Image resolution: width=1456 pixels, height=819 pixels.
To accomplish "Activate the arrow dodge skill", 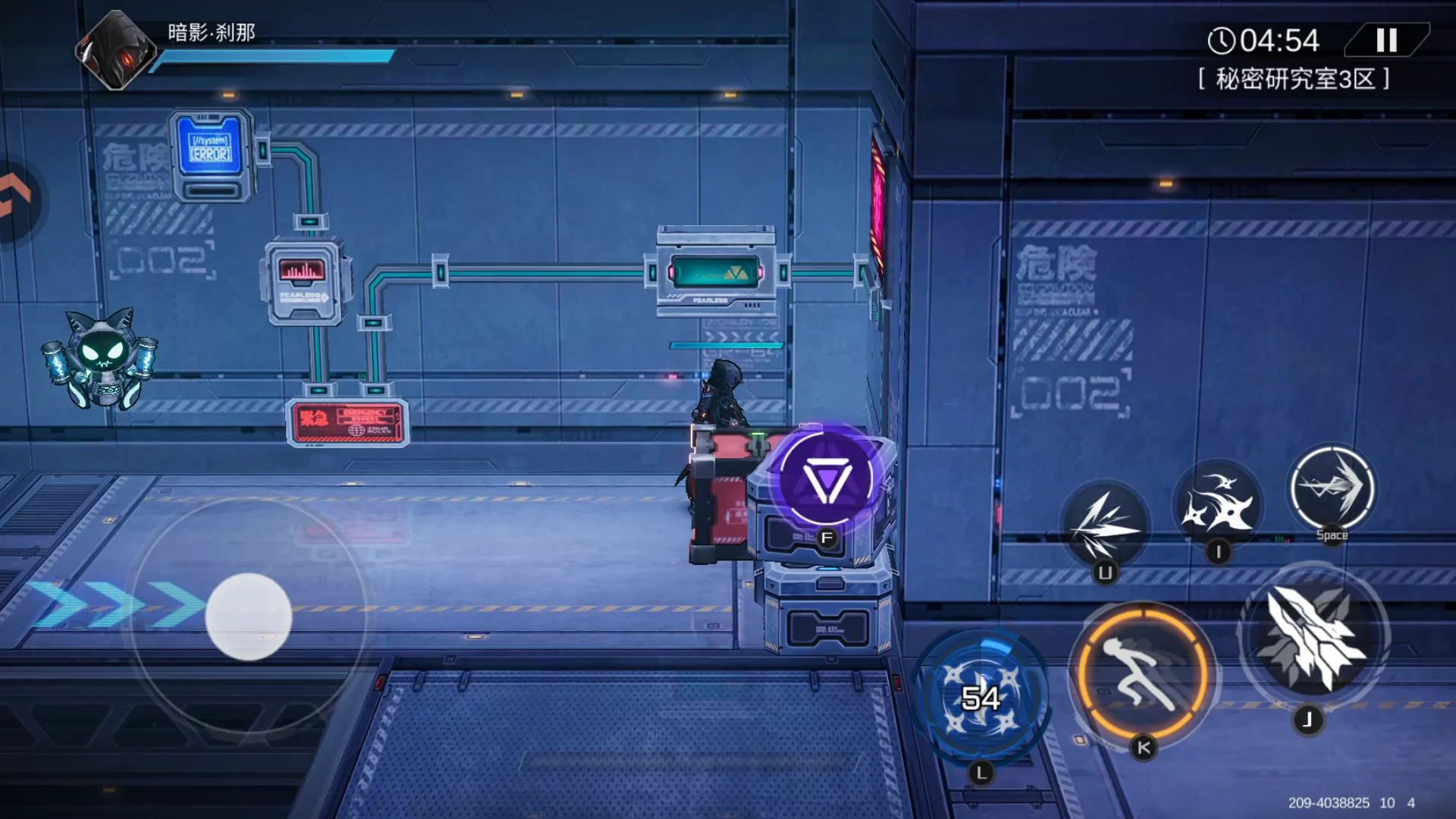I will point(1332,488).
